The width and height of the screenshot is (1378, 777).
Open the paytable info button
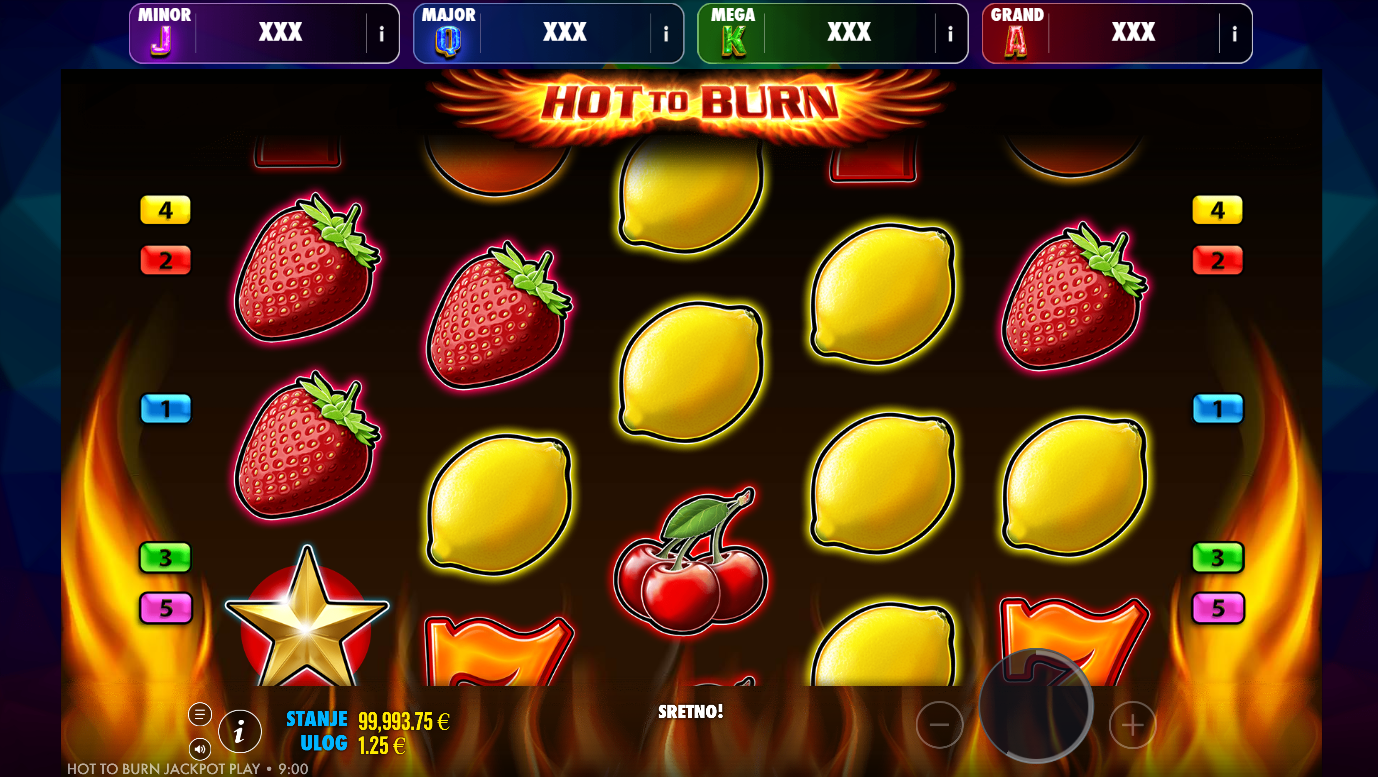(240, 732)
